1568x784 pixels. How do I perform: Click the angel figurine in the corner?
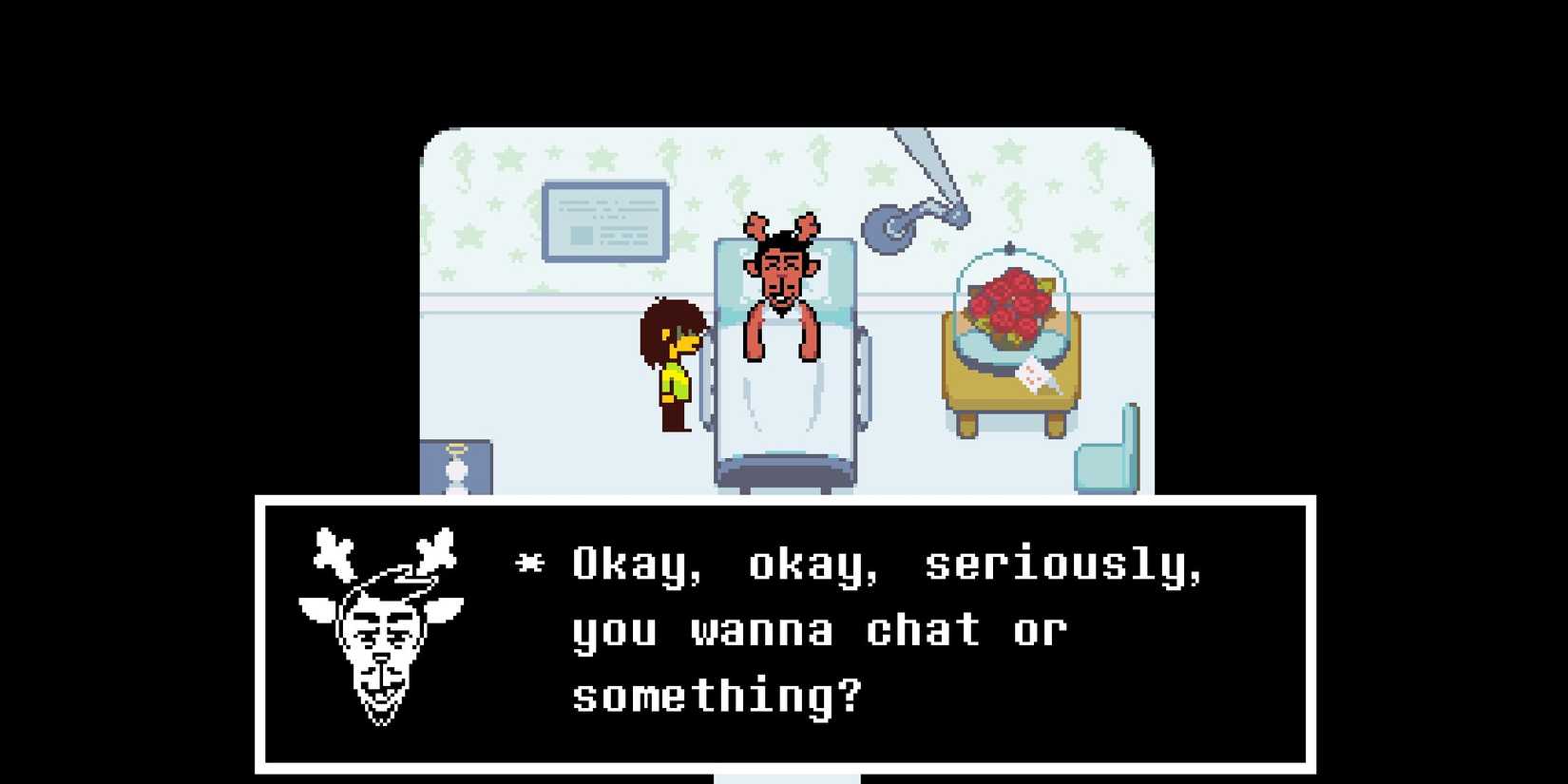pyautogui.click(x=456, y=466)
